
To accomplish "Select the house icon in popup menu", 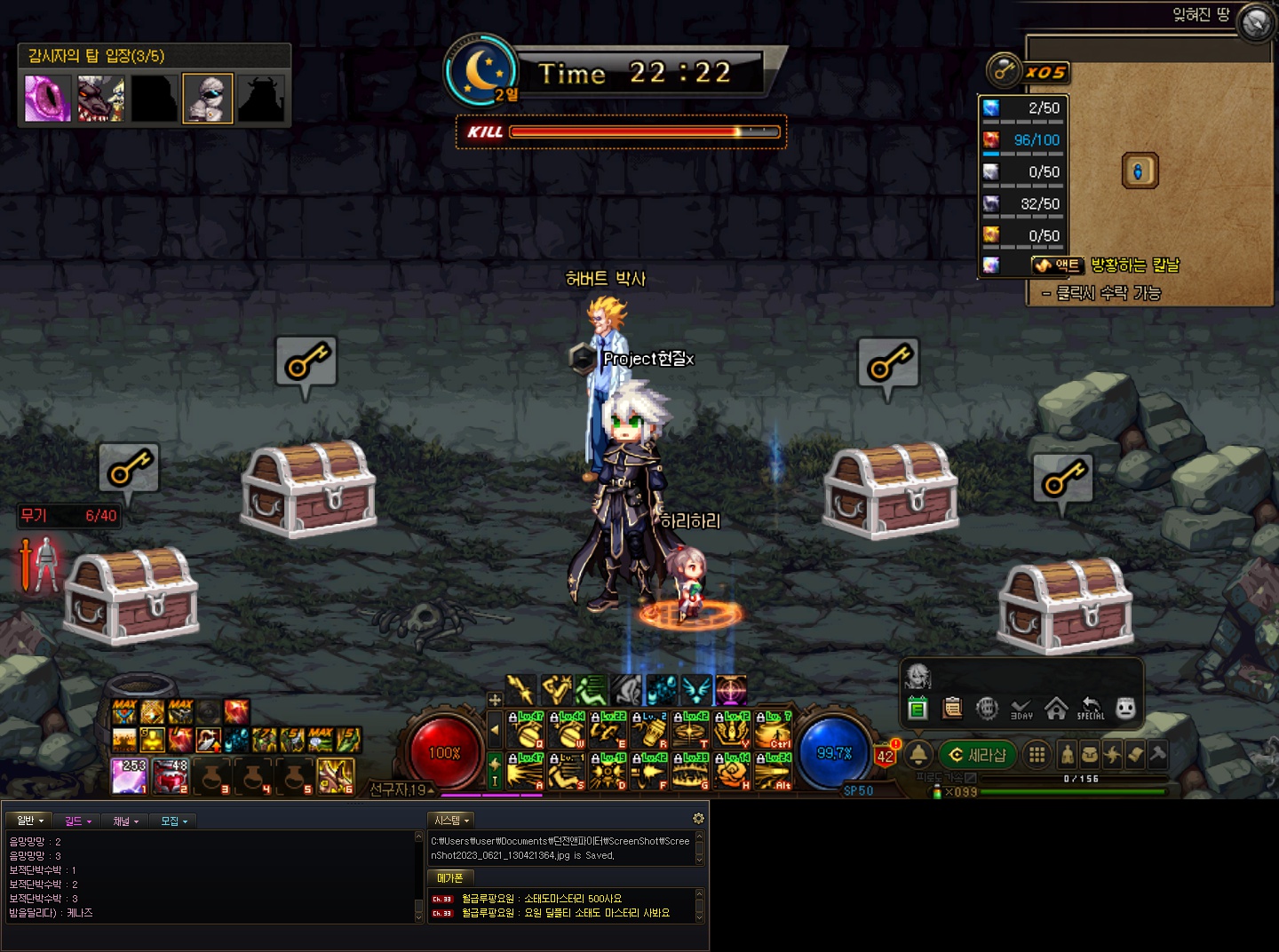I will click(x=1056, y=708).
